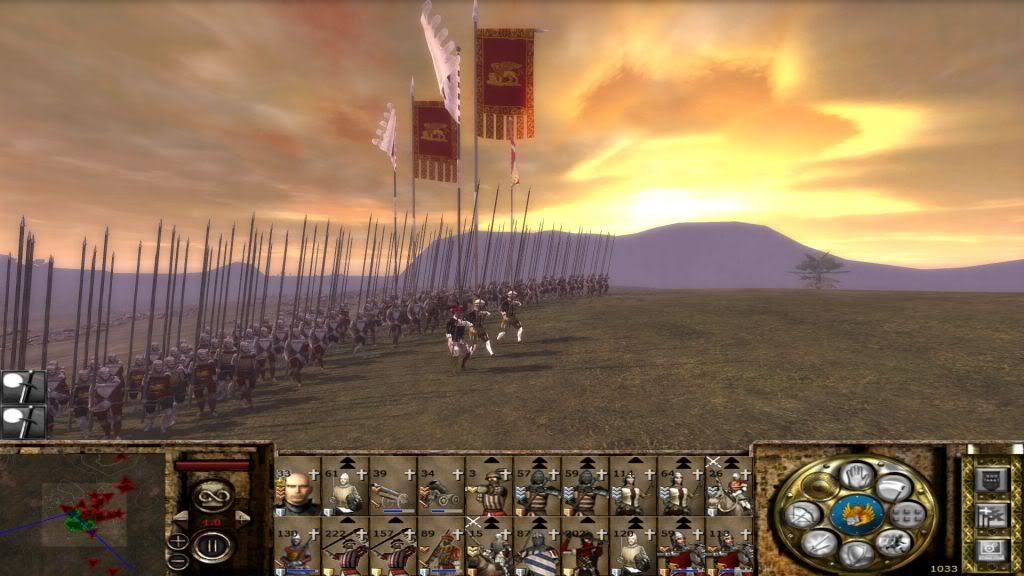
Task: Click the winged lion faction crest
Action: tap(857, 515)
